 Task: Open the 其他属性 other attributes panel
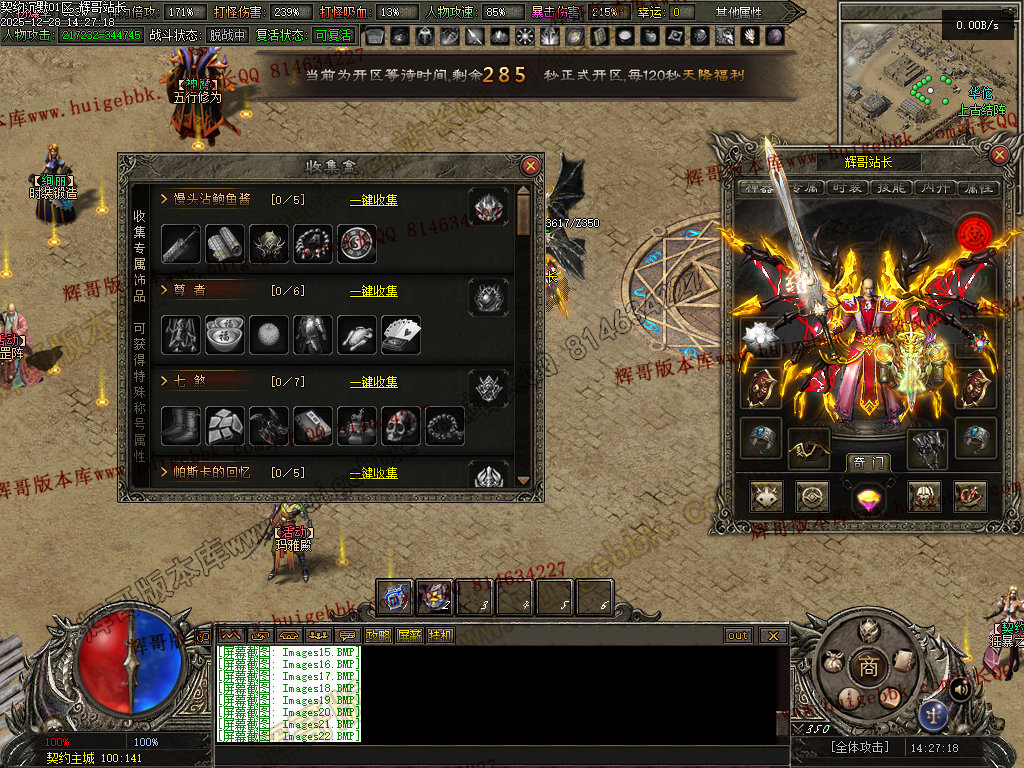(738, 12)
